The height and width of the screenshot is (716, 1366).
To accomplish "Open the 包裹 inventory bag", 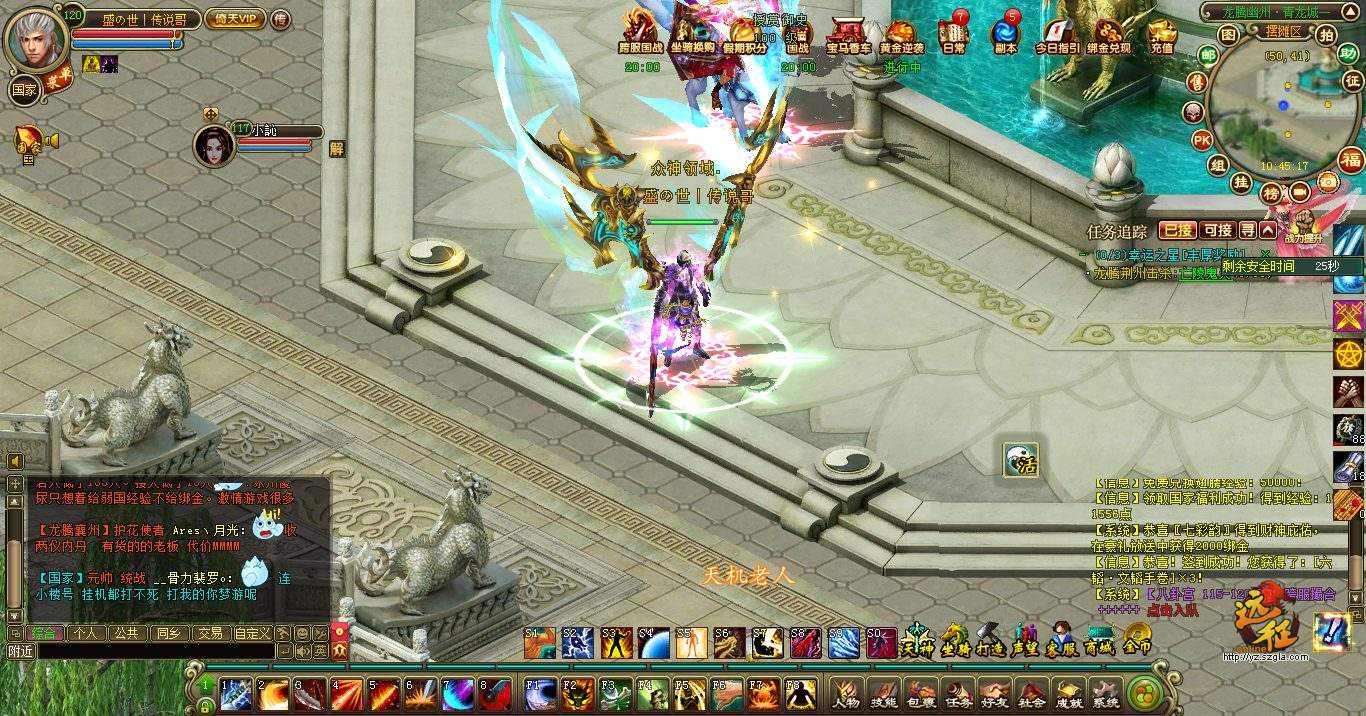I will tap(921, 694).
